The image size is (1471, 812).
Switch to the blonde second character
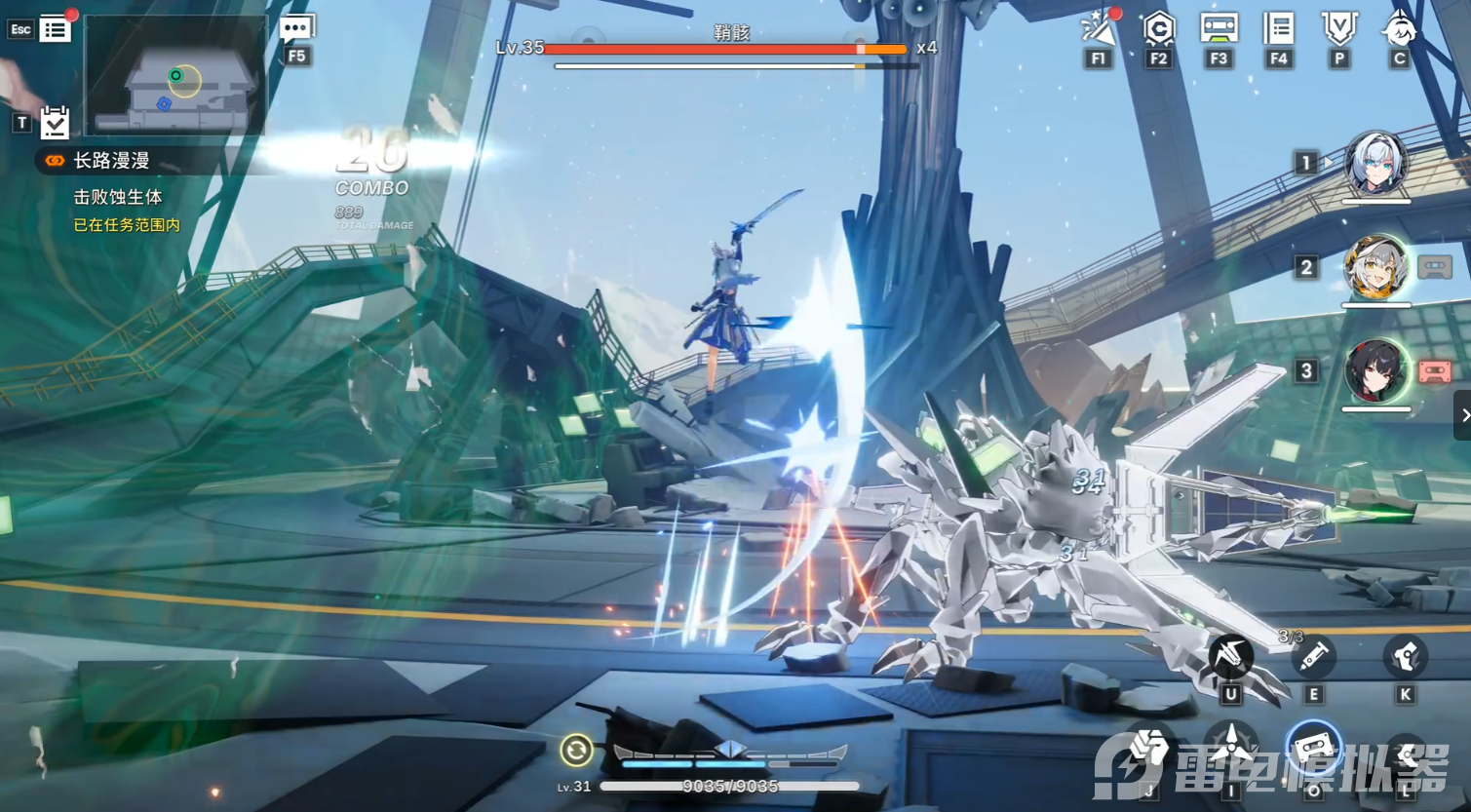tap(1375, 267)
